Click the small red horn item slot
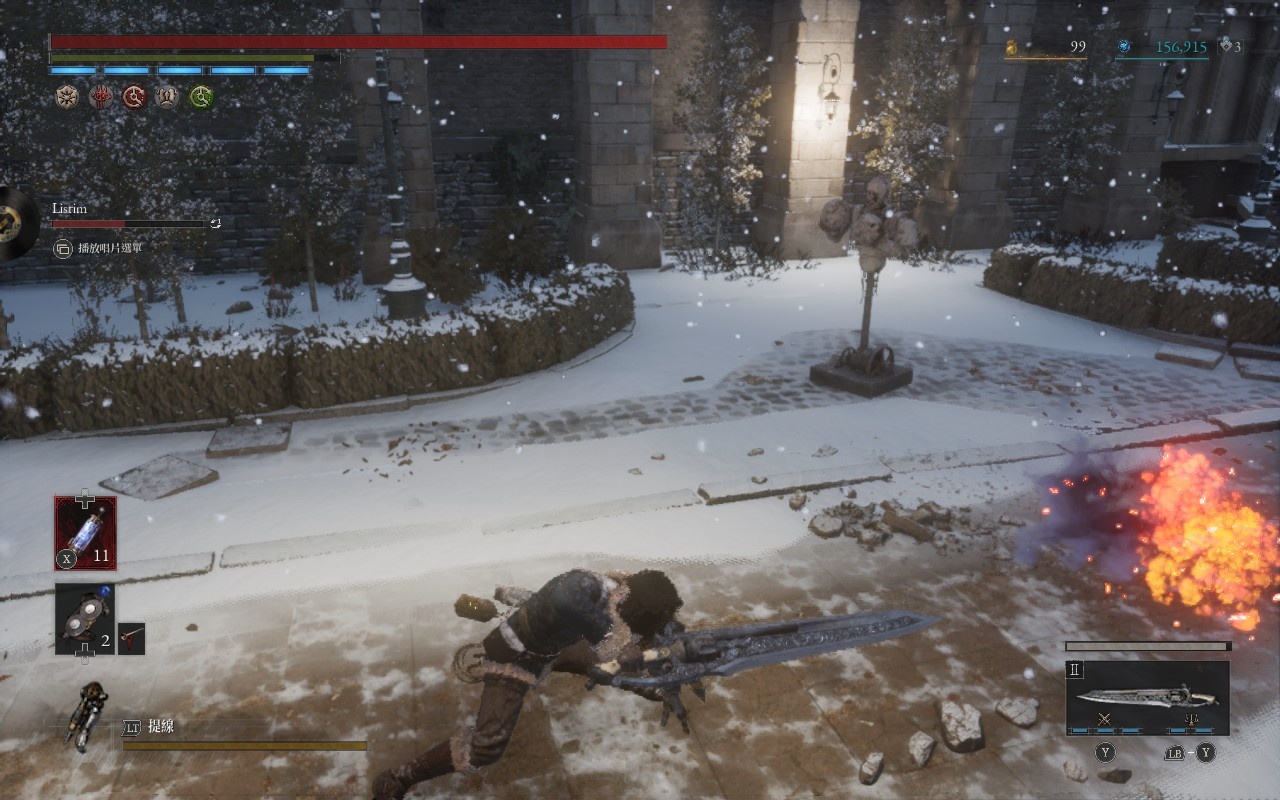The height and width of the screenshot is (800, 1280). click(131, 638)
